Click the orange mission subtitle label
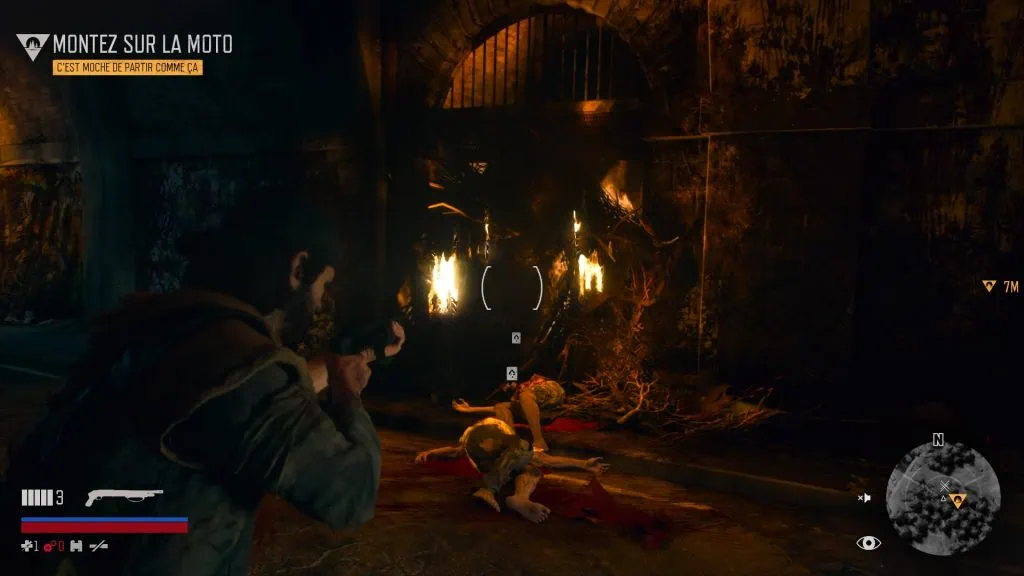 [x=128, y=66]
